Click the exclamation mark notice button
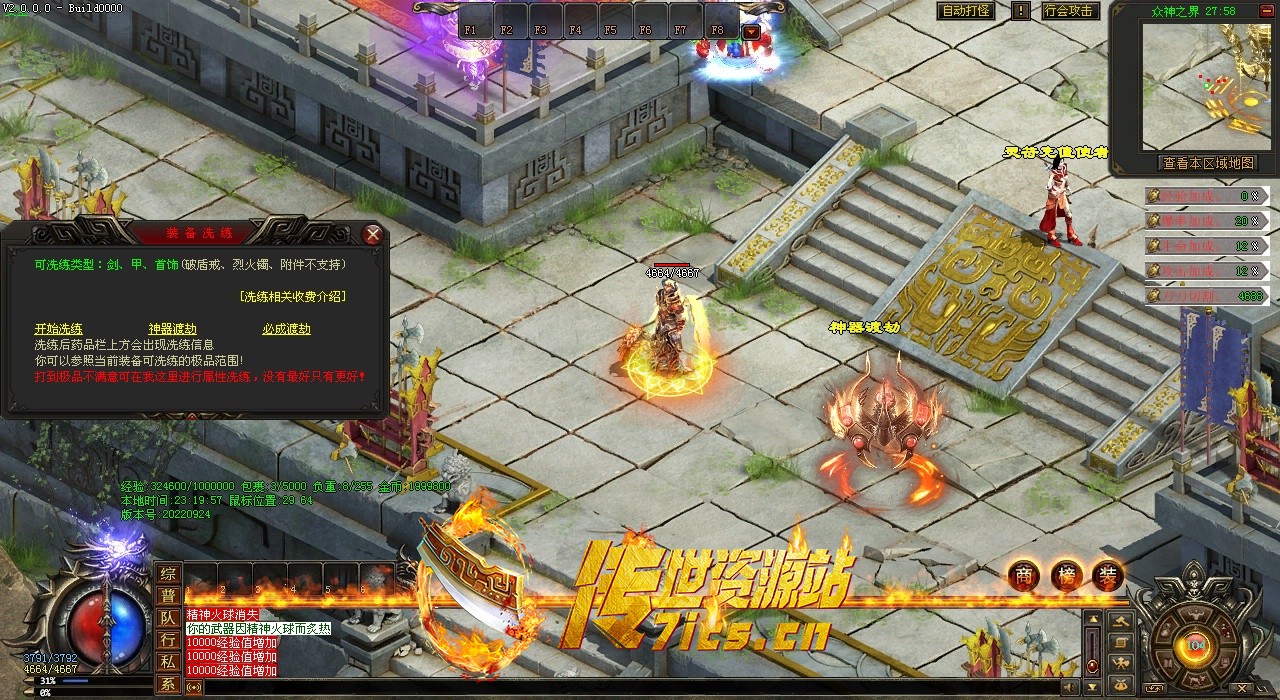Screen dimensions: 1280x700 pyautogui.click(x=1020, y=11)
